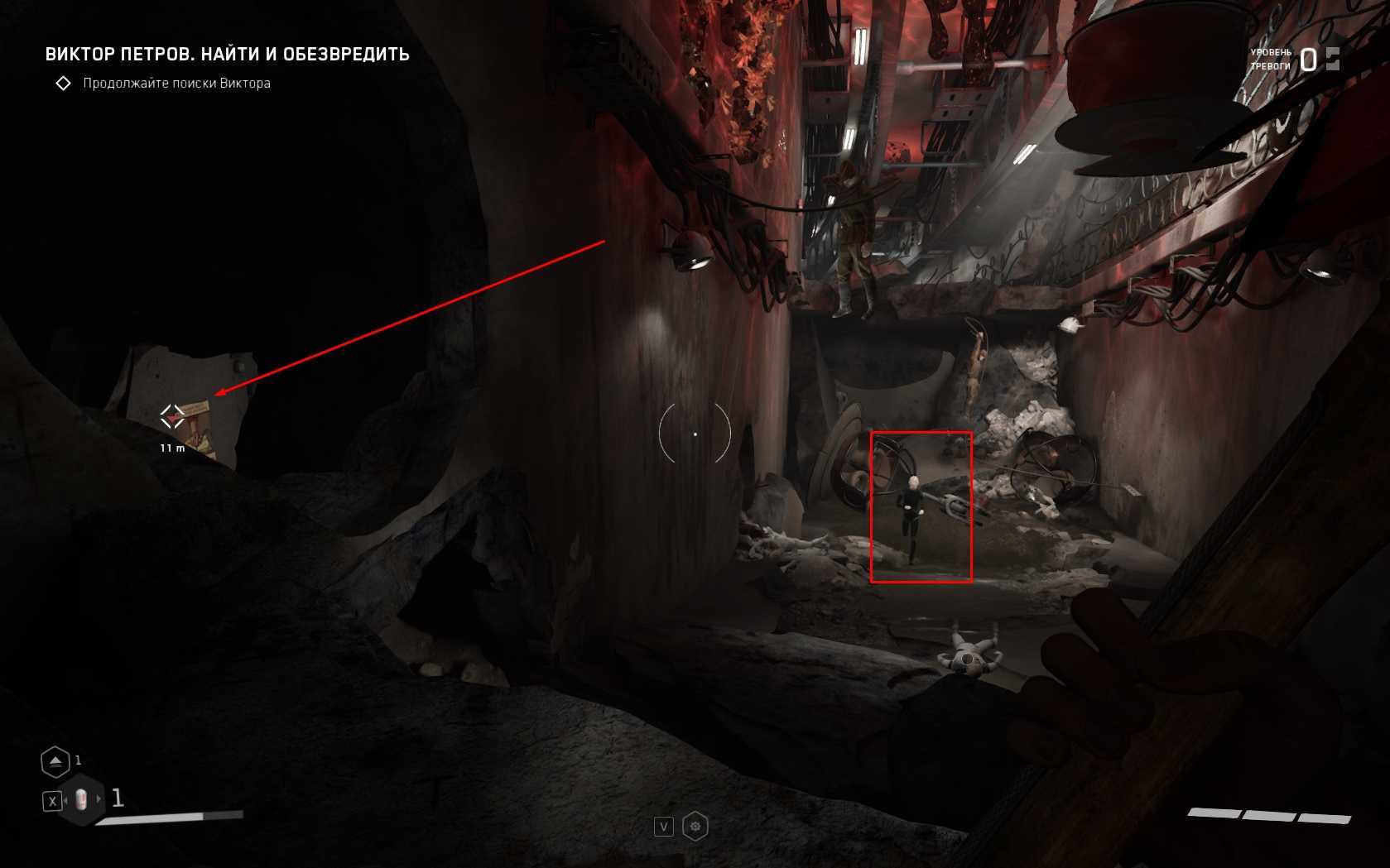Viewport: 1390px width, 868px height.
Task: Select the objective "Продолжайте поиски Виктора"
Action: pyautogui.click(x=176, y=83)
